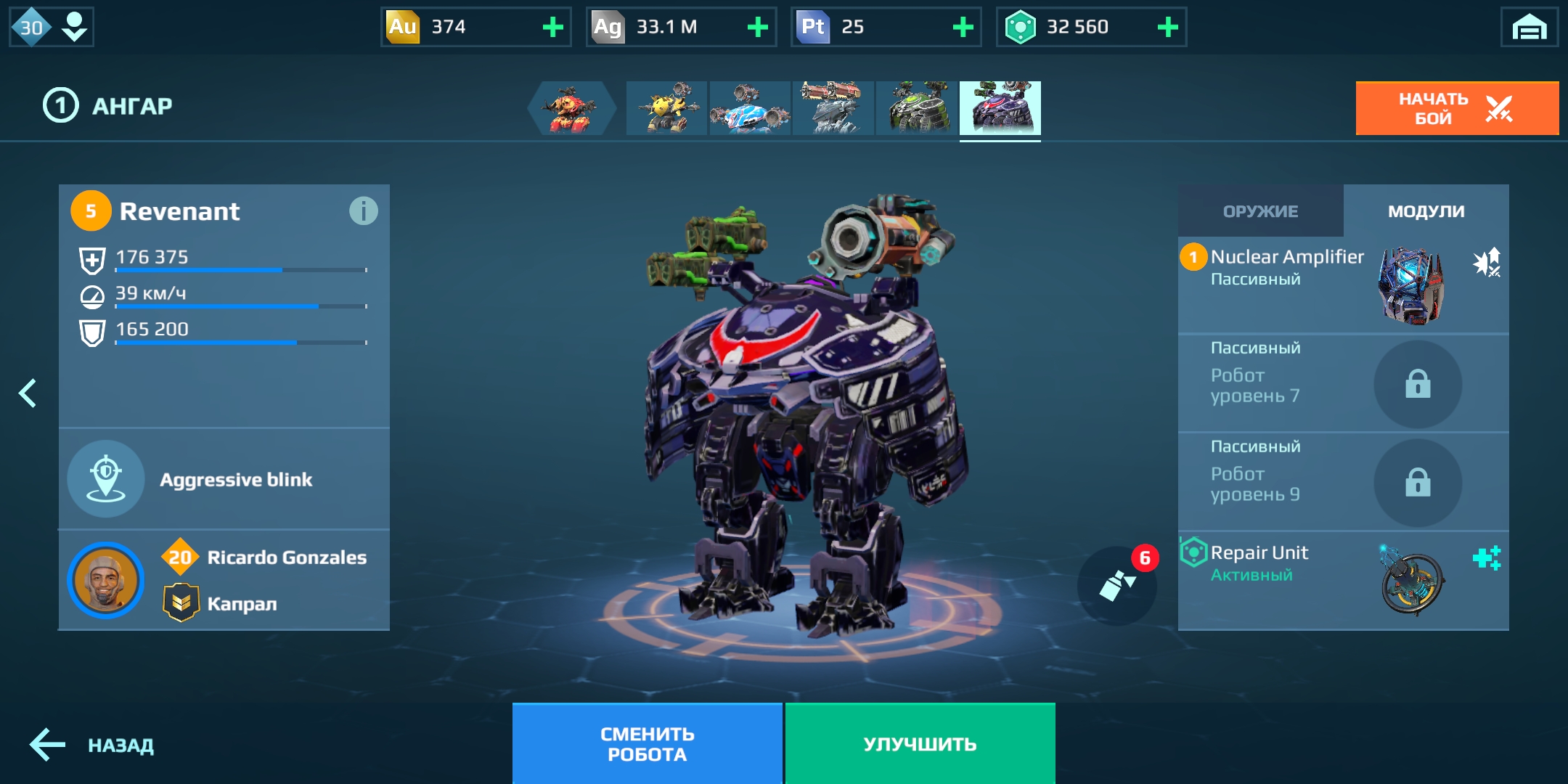This screenshot has height=784, width=1568.
Task: Open the hangar building icon at top right
Action: [1529, 28]
